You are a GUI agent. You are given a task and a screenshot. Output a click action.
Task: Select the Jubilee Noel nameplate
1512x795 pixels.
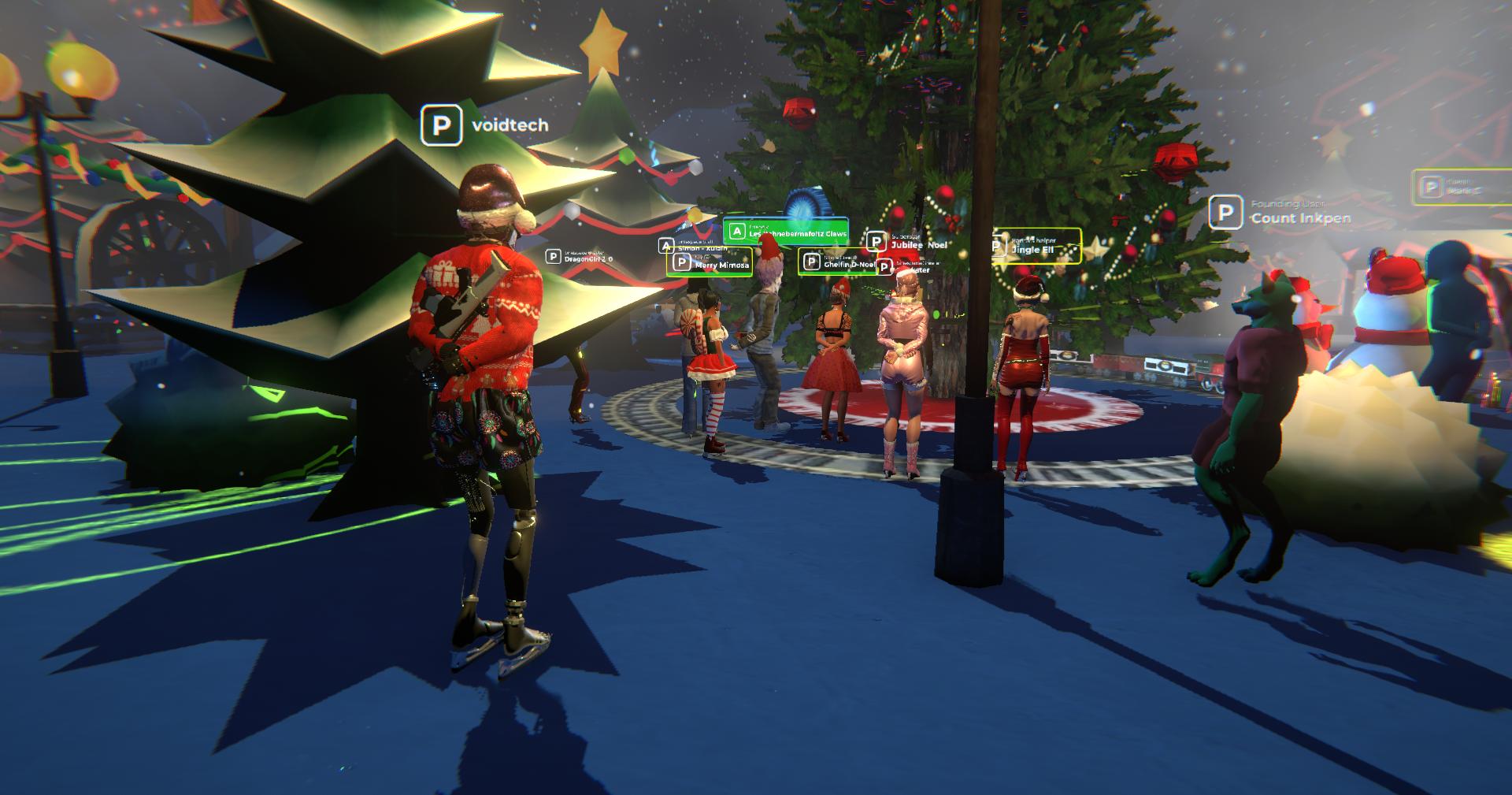[x=908, y=242]
